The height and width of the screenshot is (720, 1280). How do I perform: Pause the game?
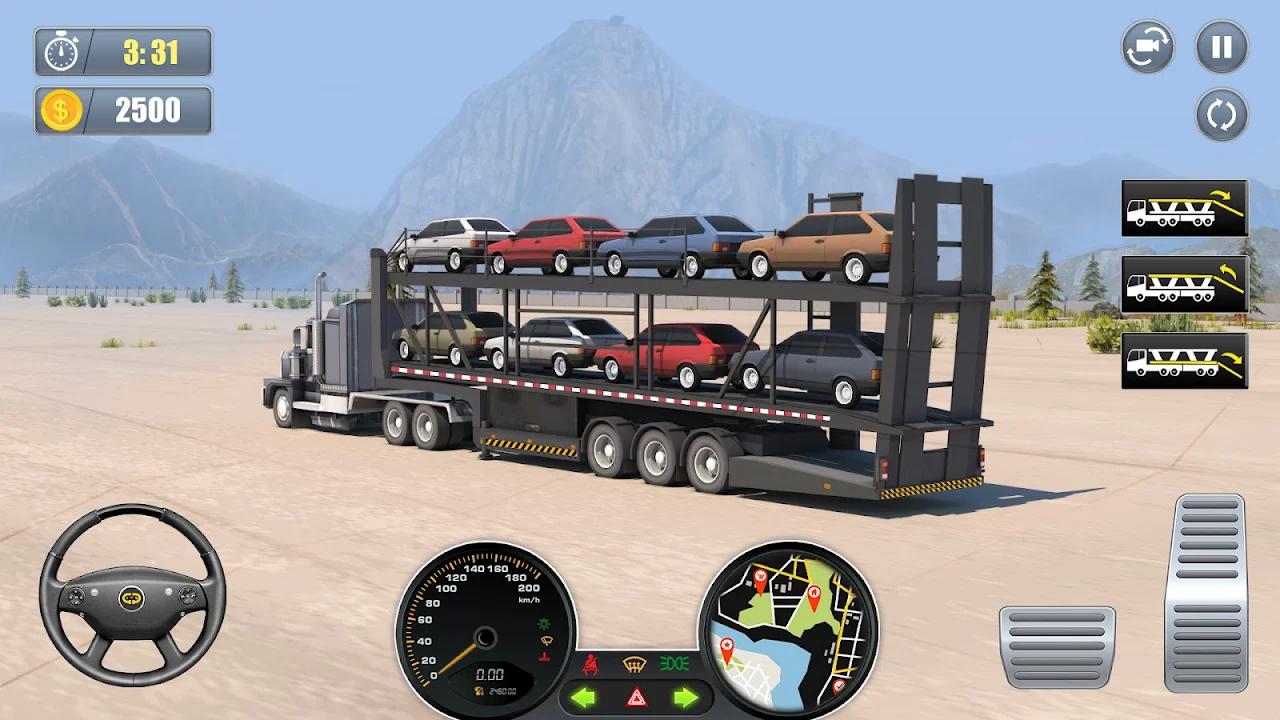tap(1221, 47)
